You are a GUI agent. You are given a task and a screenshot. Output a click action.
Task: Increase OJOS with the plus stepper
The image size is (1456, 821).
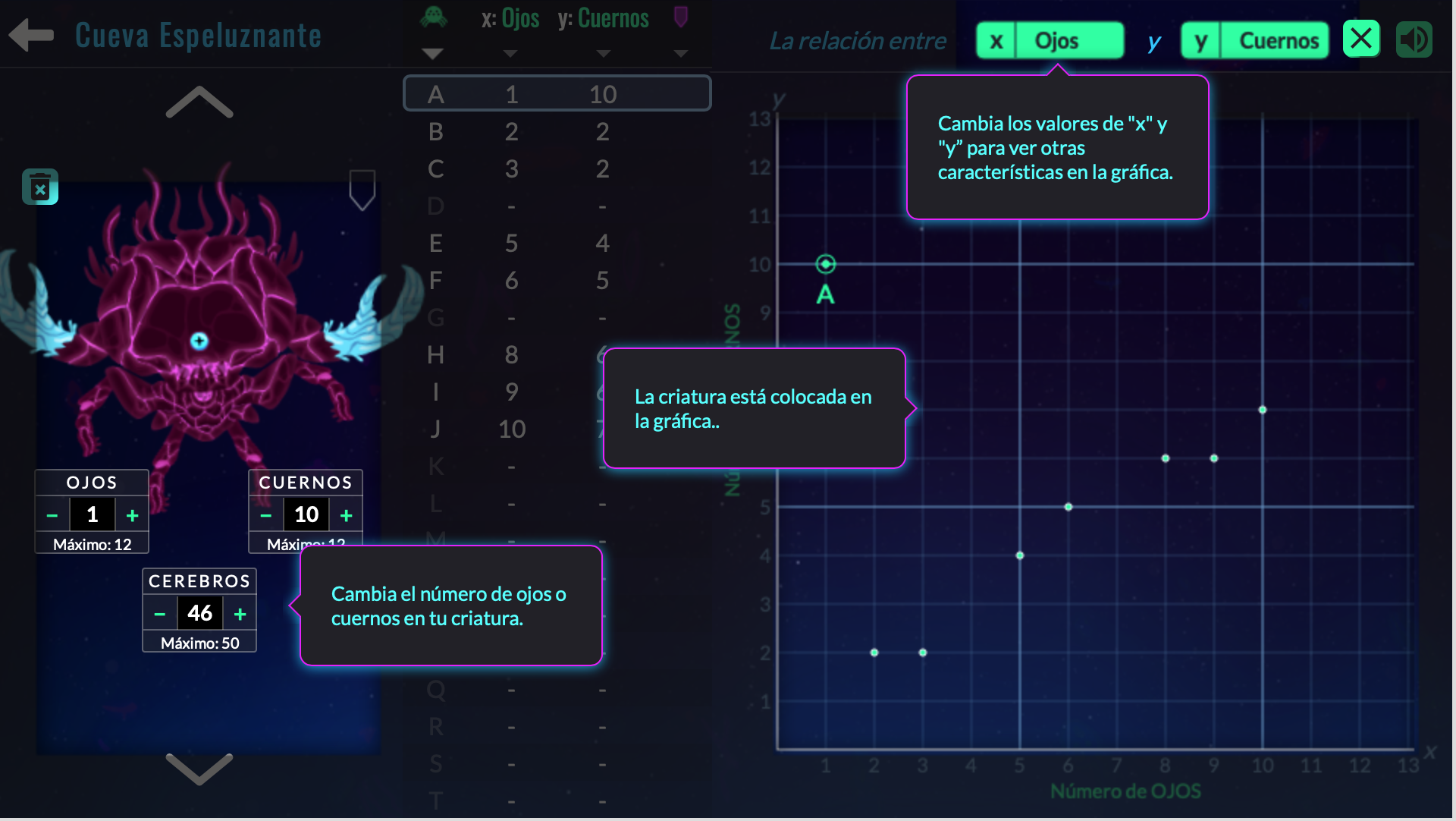click(x=131, y=514)
